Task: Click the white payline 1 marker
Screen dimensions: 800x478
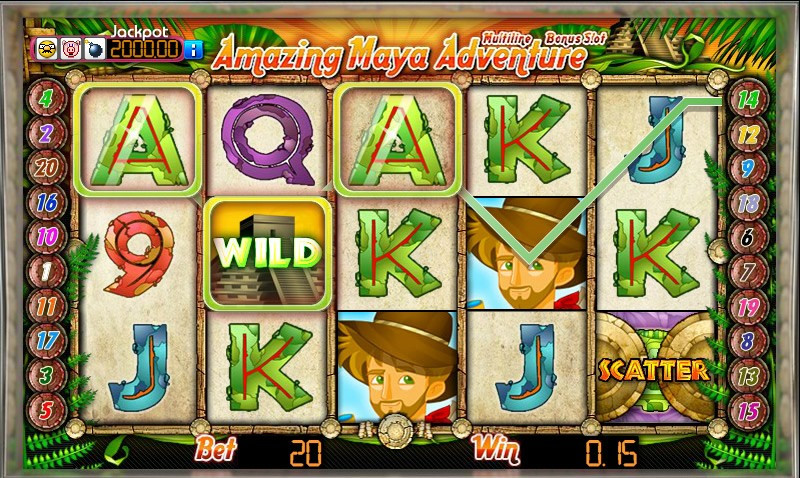Action: coord(47,270)
